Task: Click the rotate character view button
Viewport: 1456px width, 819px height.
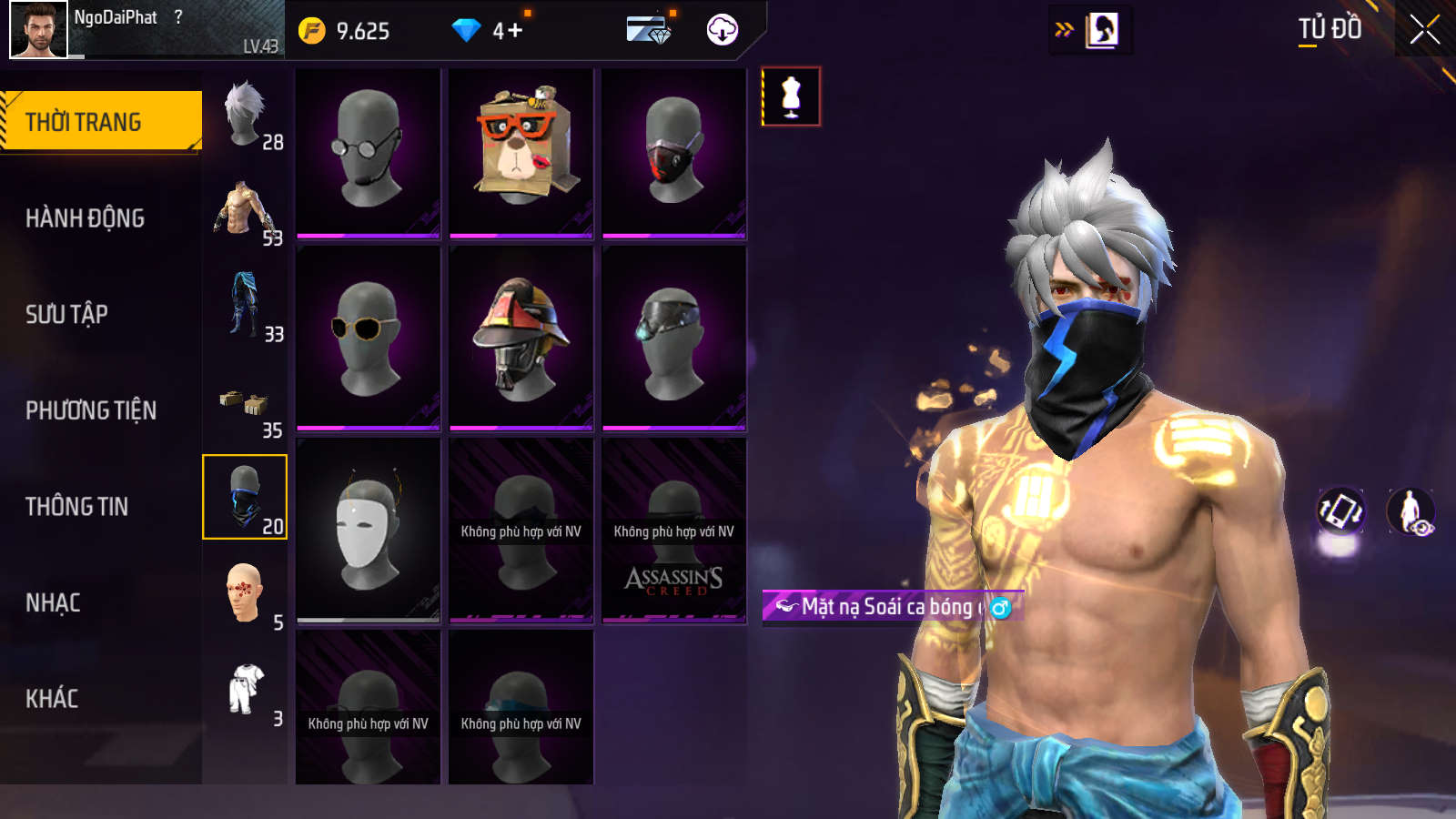Action: [1340, 511]
